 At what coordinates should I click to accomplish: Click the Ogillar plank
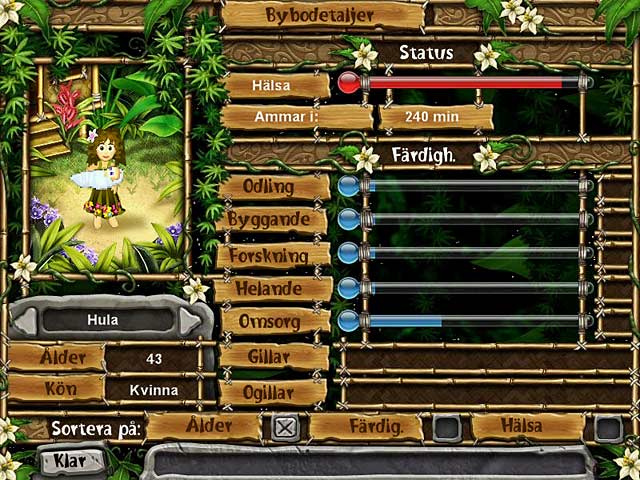(273, 391)
